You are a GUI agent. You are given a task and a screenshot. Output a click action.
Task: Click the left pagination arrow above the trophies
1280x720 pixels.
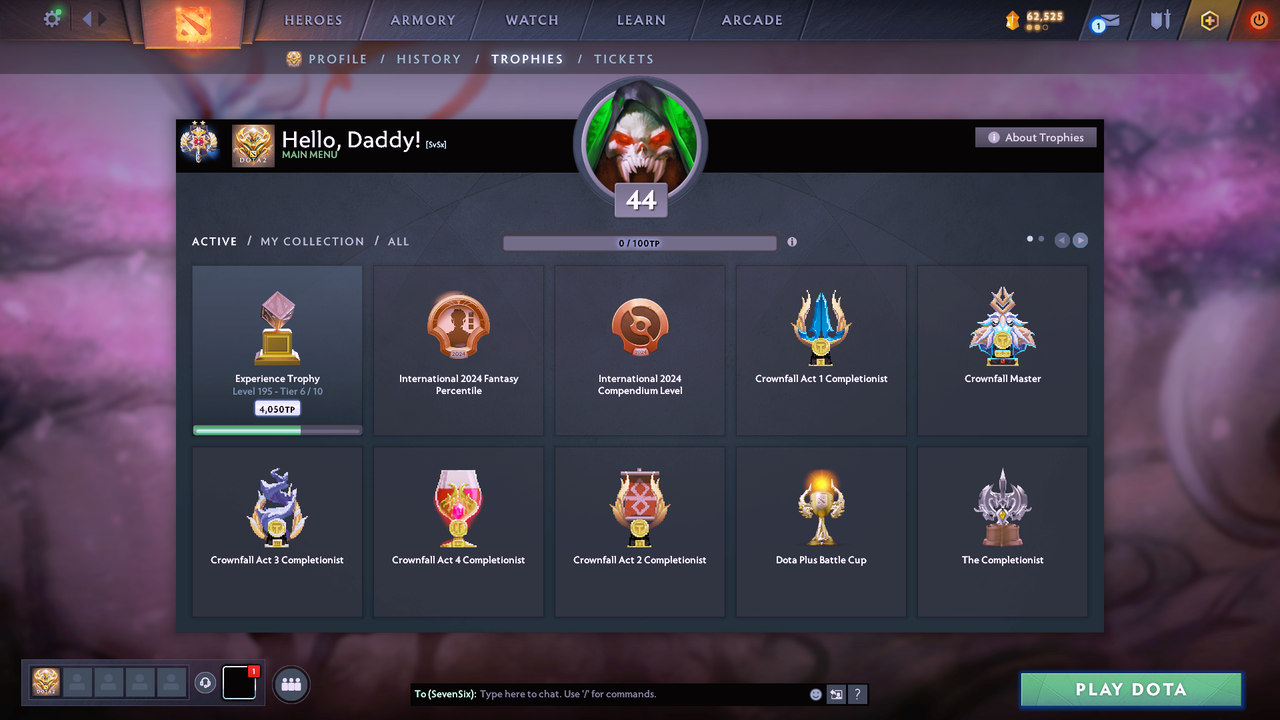1061,240
